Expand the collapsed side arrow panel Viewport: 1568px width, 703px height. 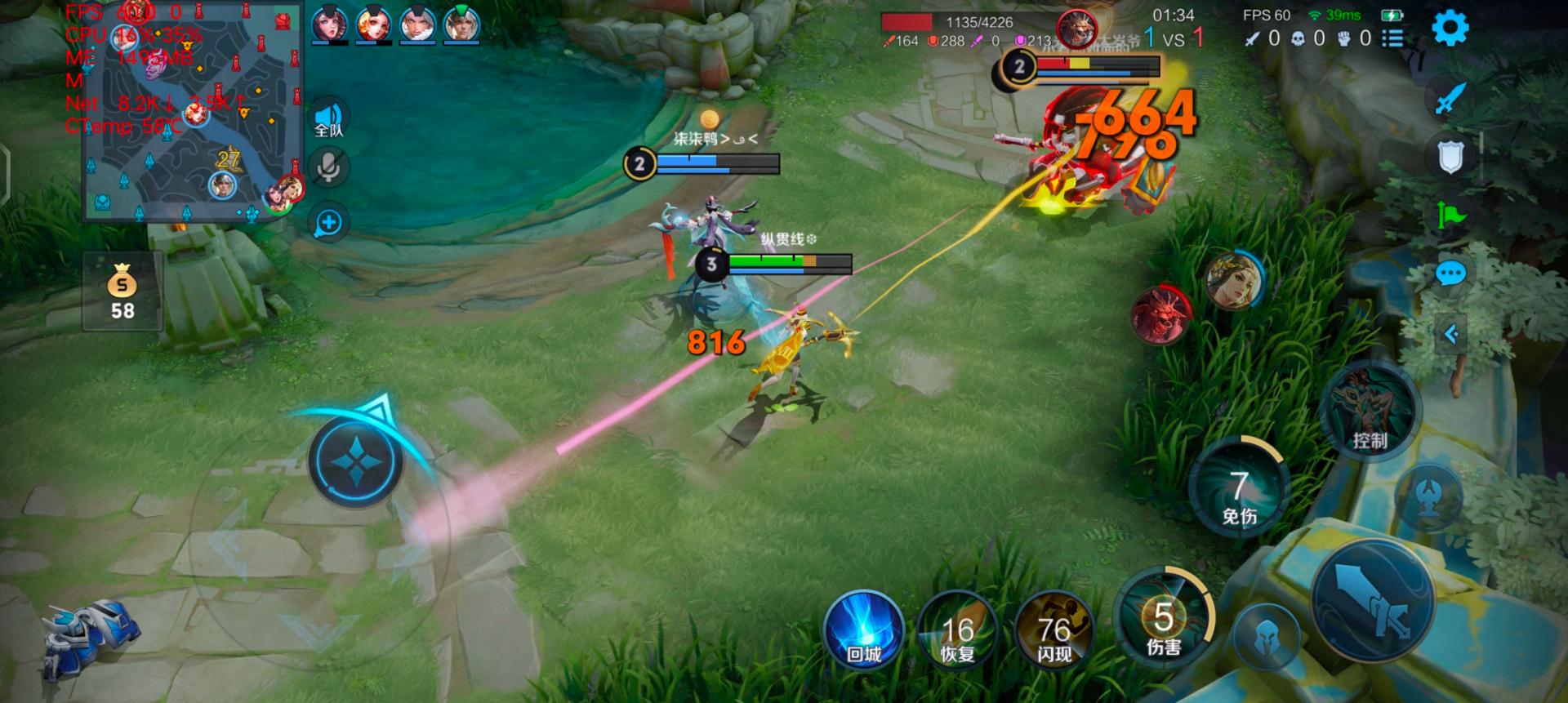click(x=1451, y=334)
